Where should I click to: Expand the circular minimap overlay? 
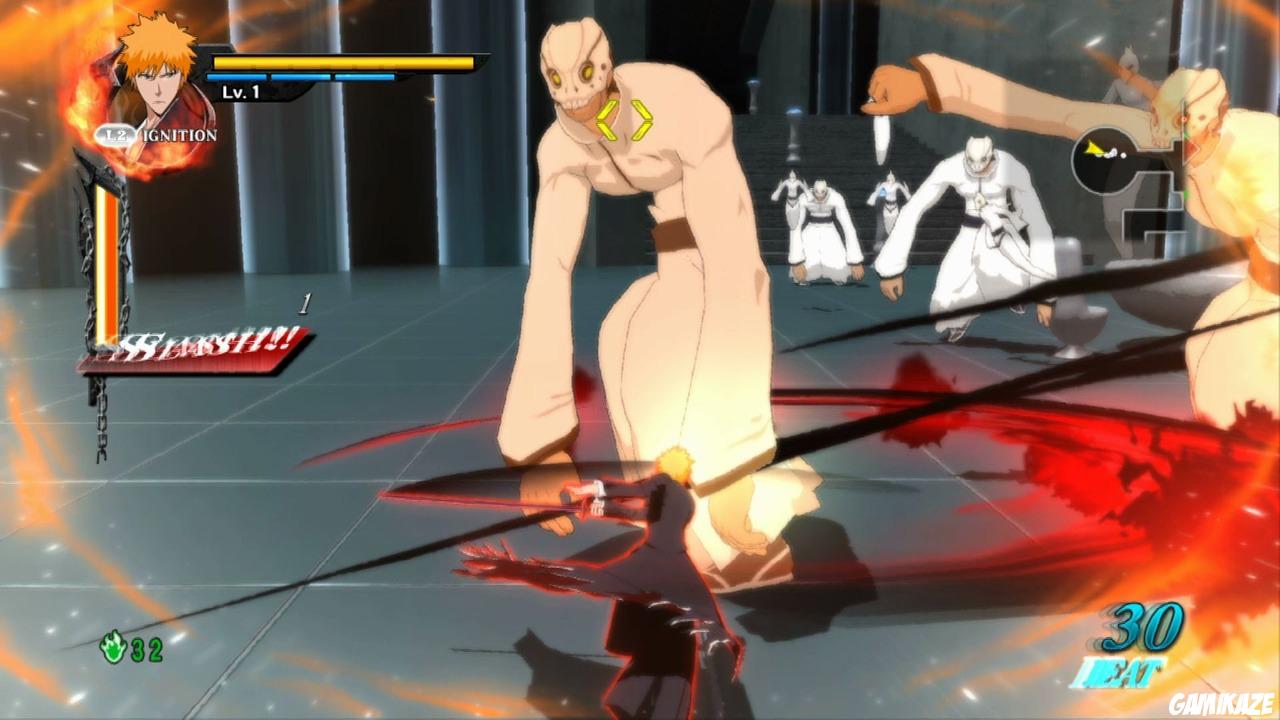point(1105,160)
